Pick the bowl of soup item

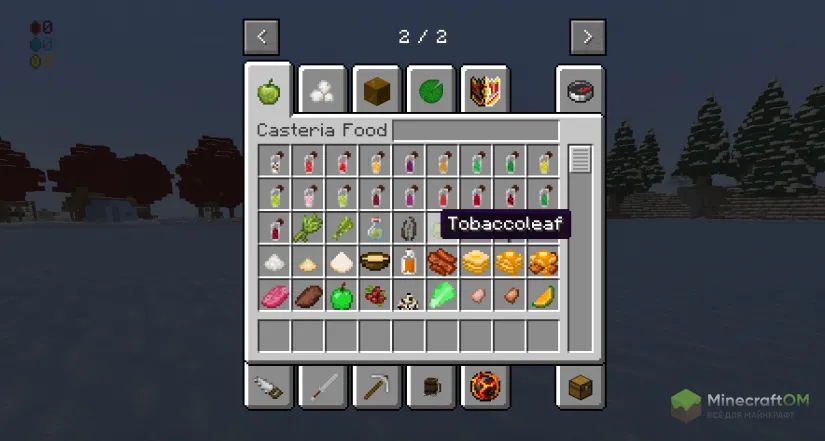(376, 263)
